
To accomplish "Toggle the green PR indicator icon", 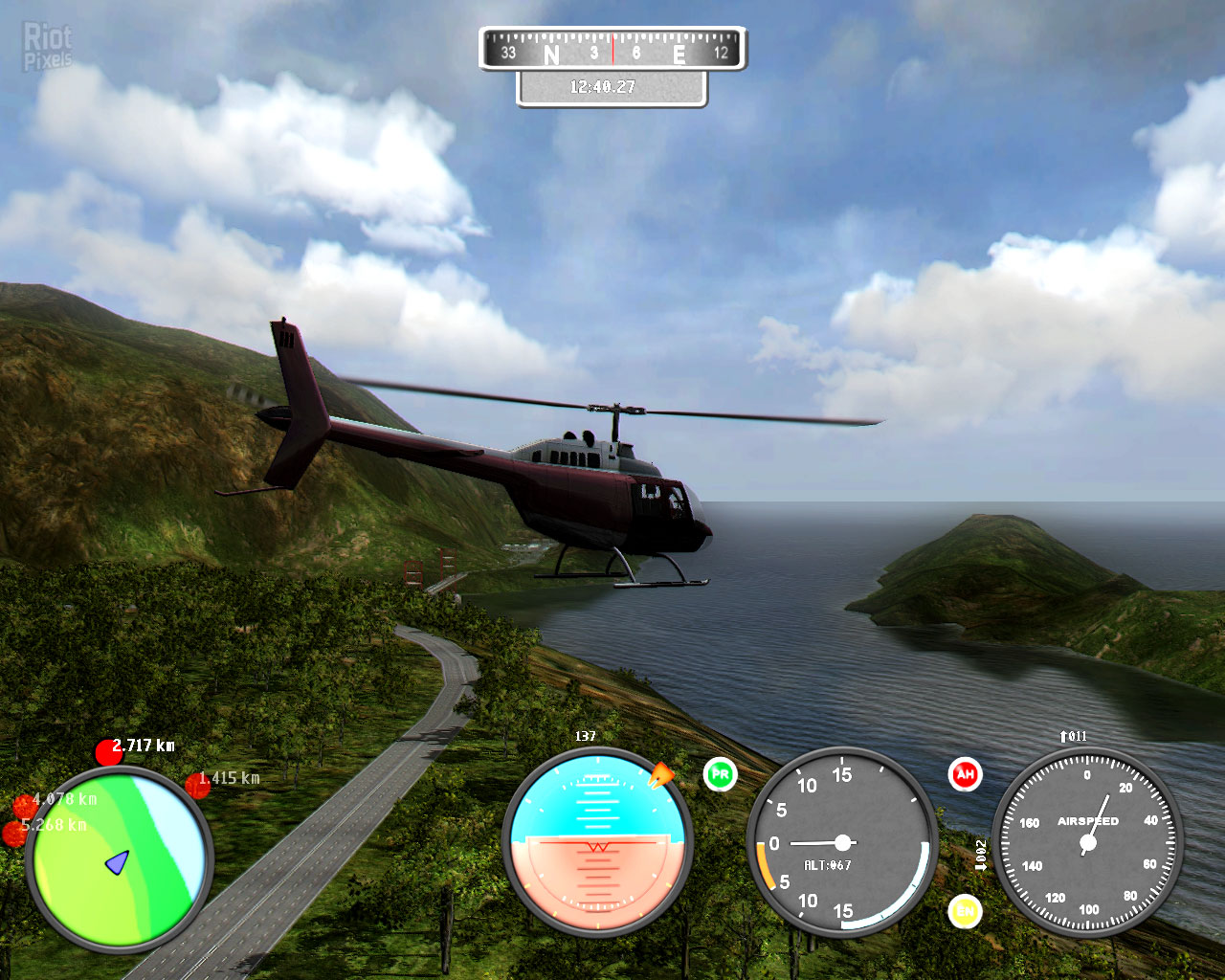I will [x=720, y=774].
